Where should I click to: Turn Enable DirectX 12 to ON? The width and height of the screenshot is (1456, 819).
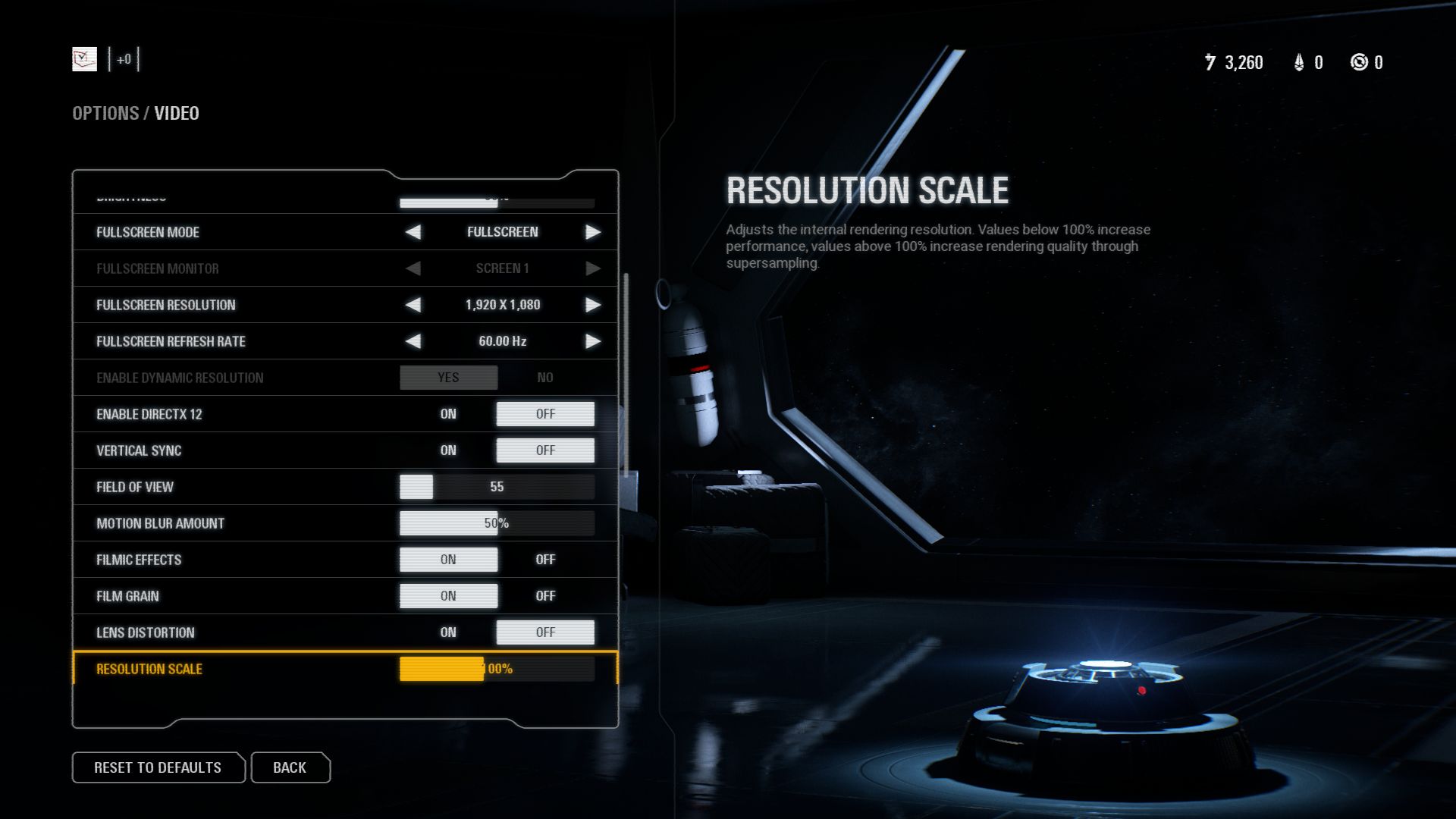[448, 414]
